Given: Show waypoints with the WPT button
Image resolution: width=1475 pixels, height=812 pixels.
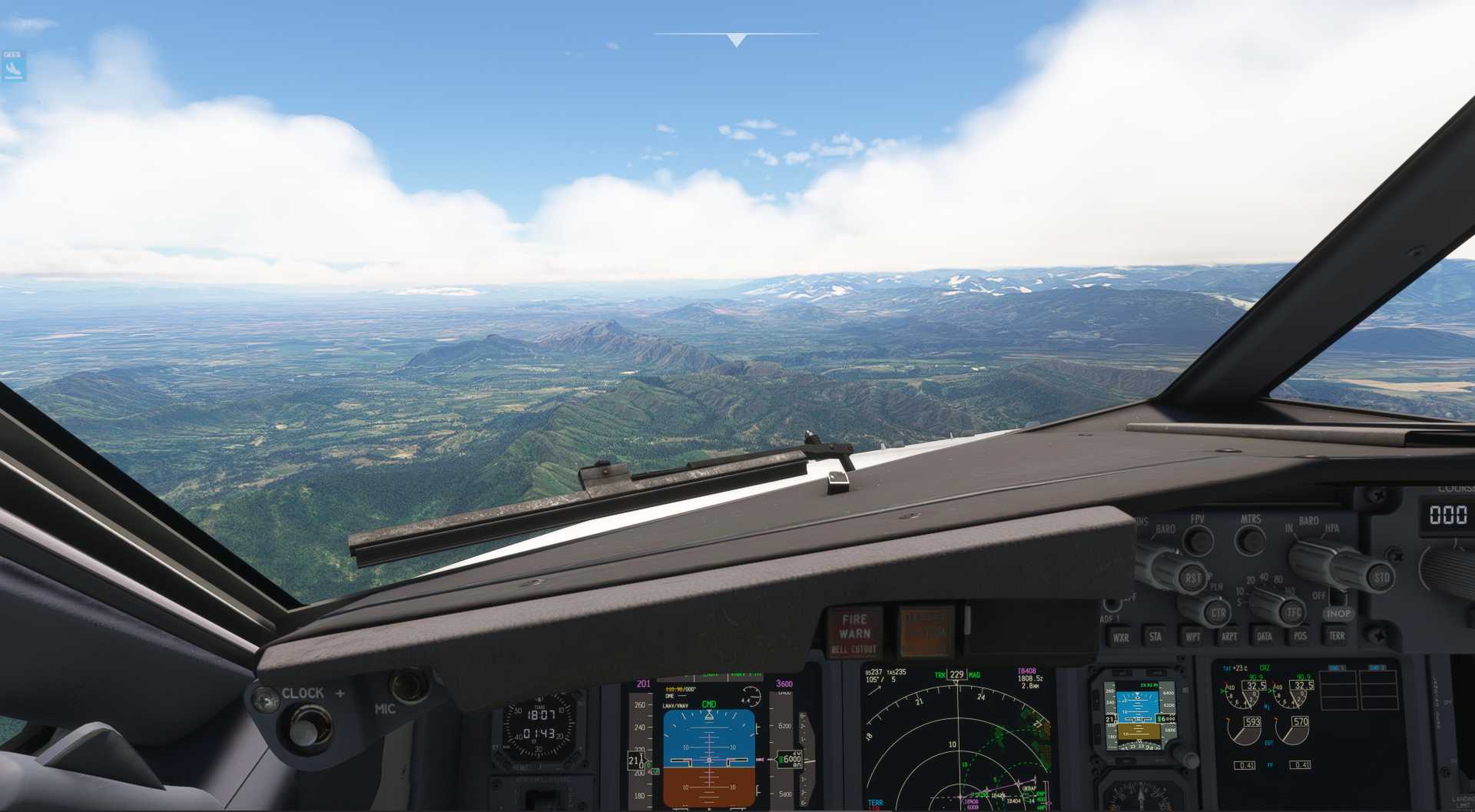Looking at the screenshot, I should [x=1192, y=637].
